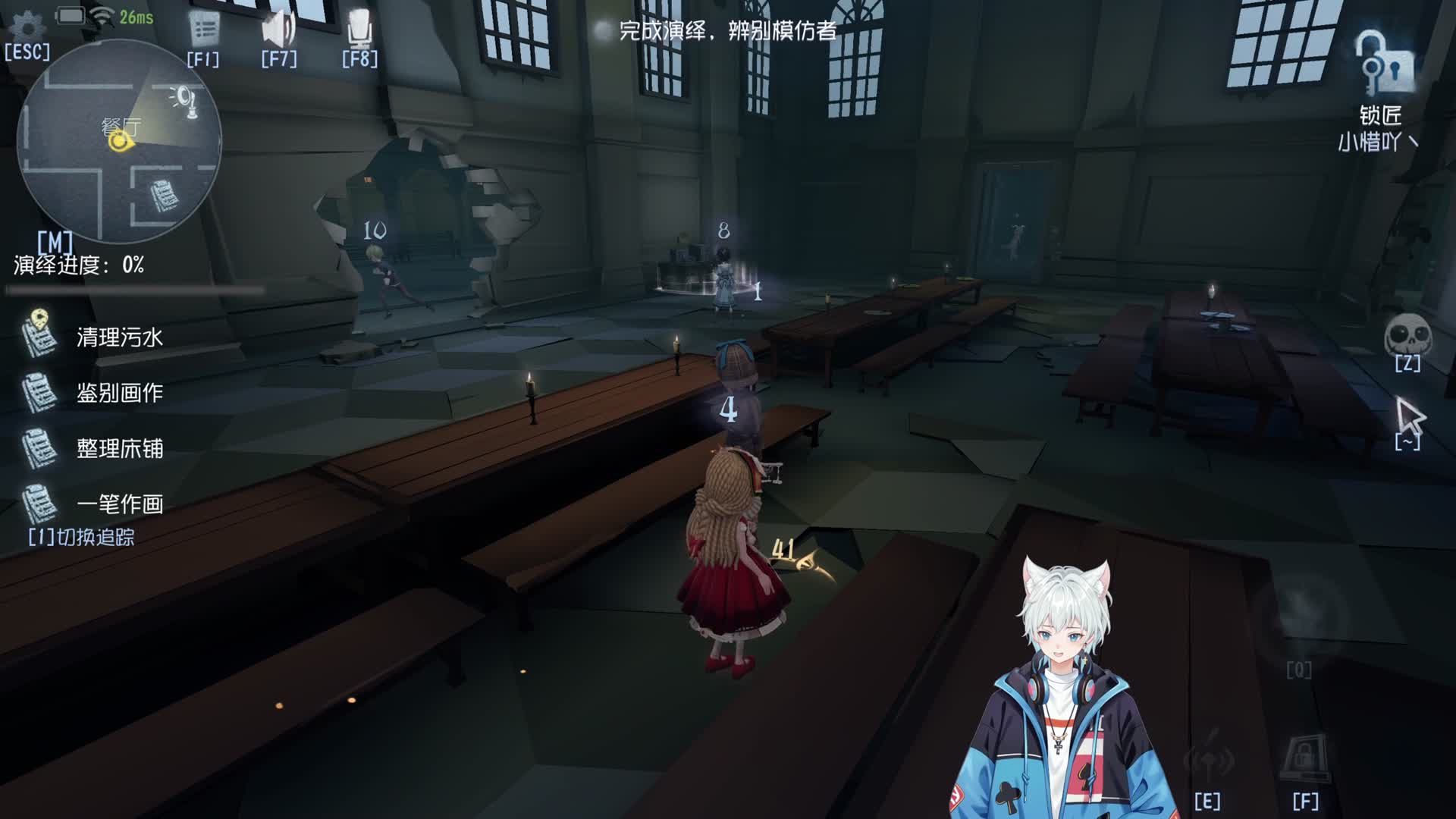Click the 切换追踪 tracking switch

[x=82, y=537]
